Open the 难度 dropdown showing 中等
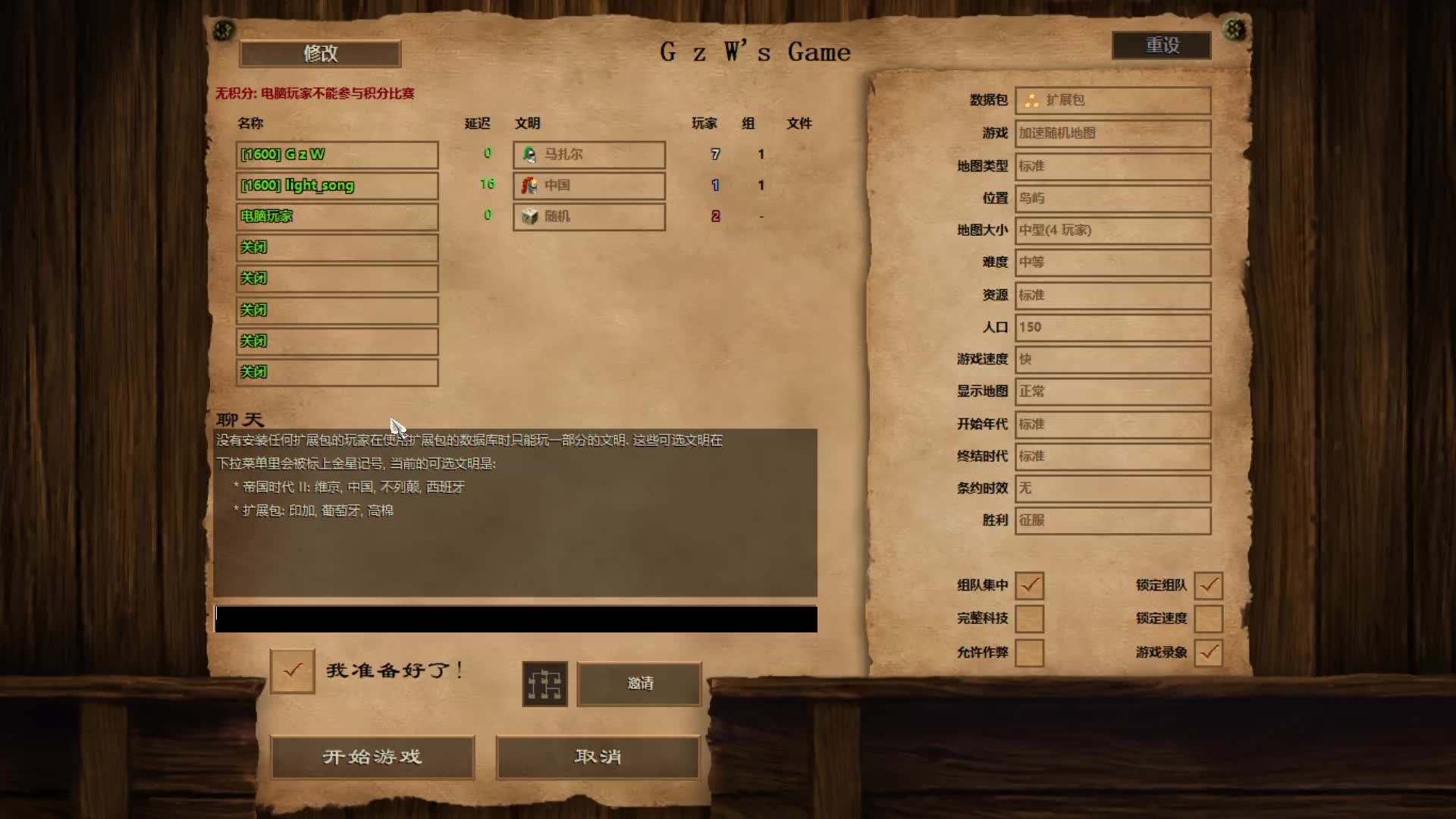Image resolution: width=1456 pixels, height=819 pixels. pos(1112,262)
